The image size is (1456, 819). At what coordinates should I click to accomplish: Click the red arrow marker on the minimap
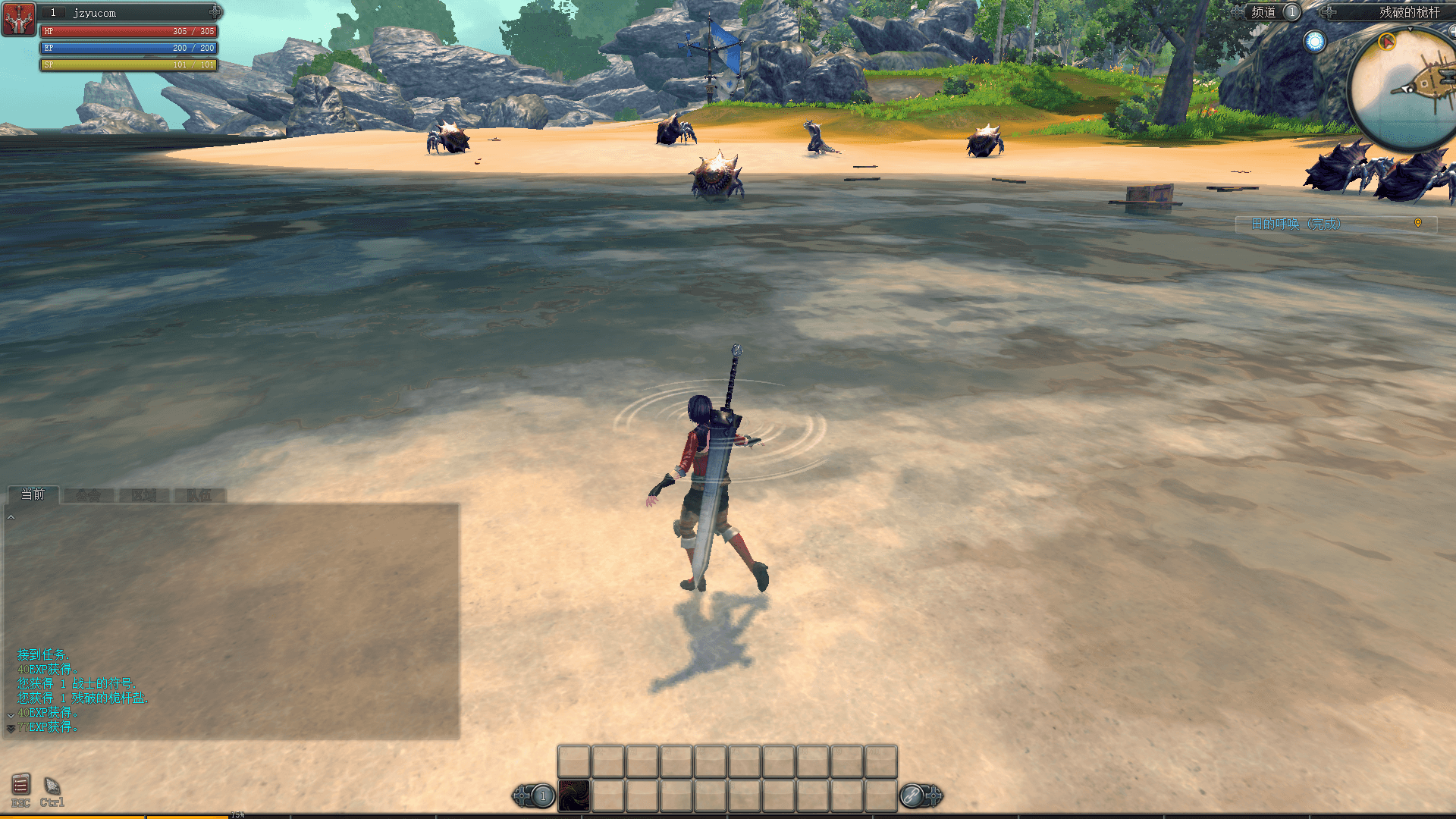pos(1387,41)
